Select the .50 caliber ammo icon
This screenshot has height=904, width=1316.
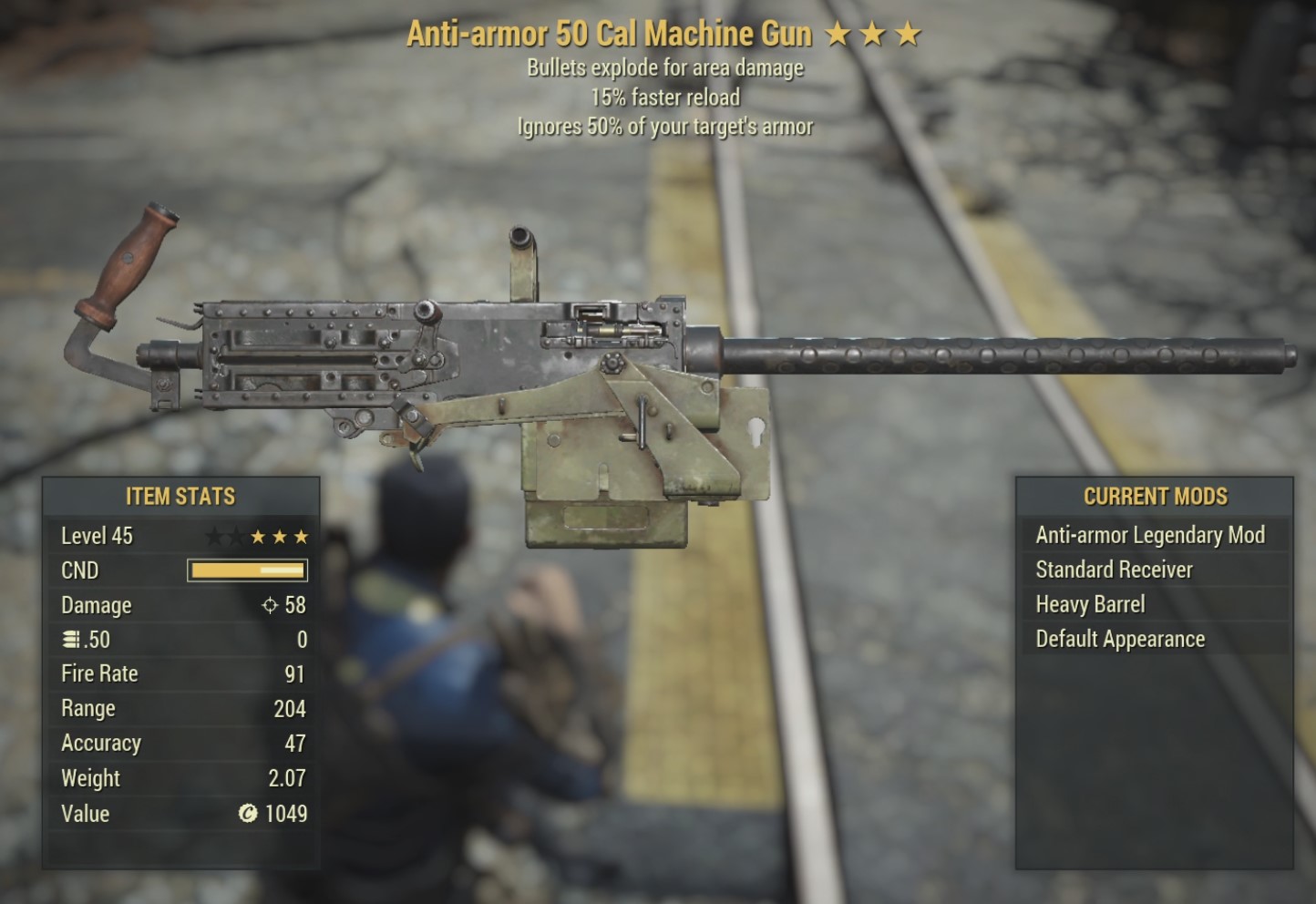coord(70,640)
